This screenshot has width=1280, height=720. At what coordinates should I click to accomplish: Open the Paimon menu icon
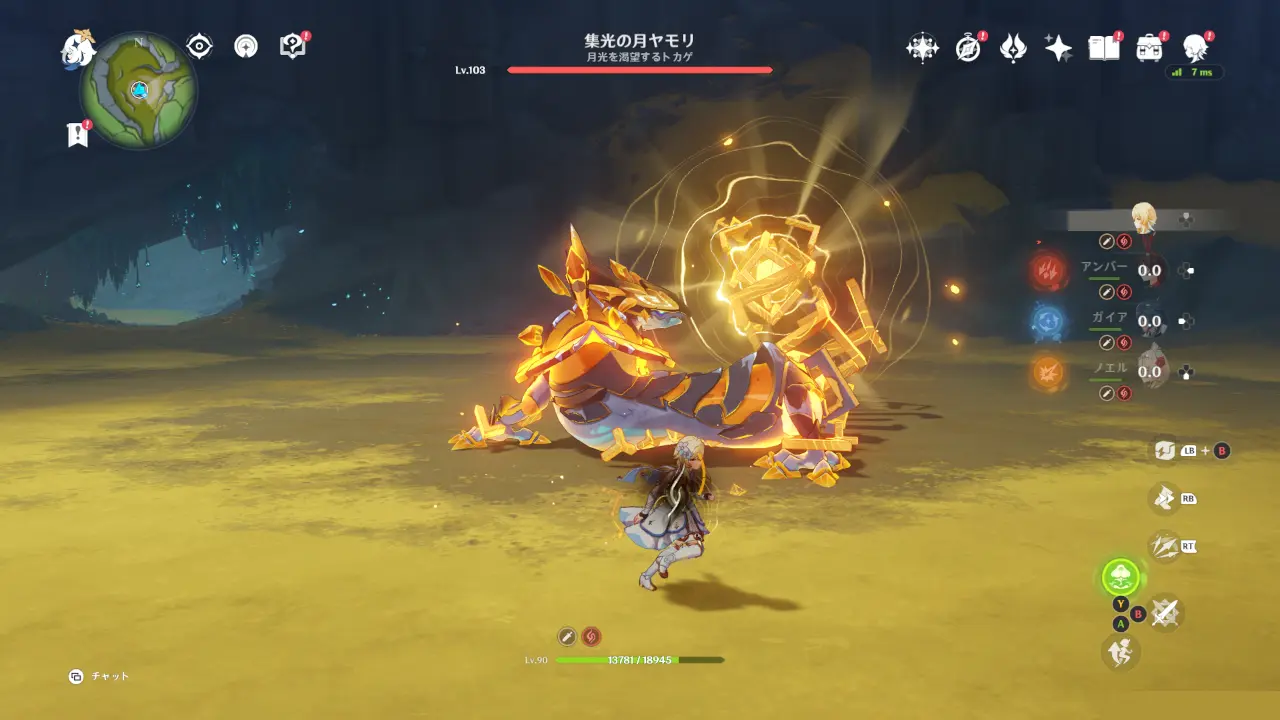pos(77,48)
